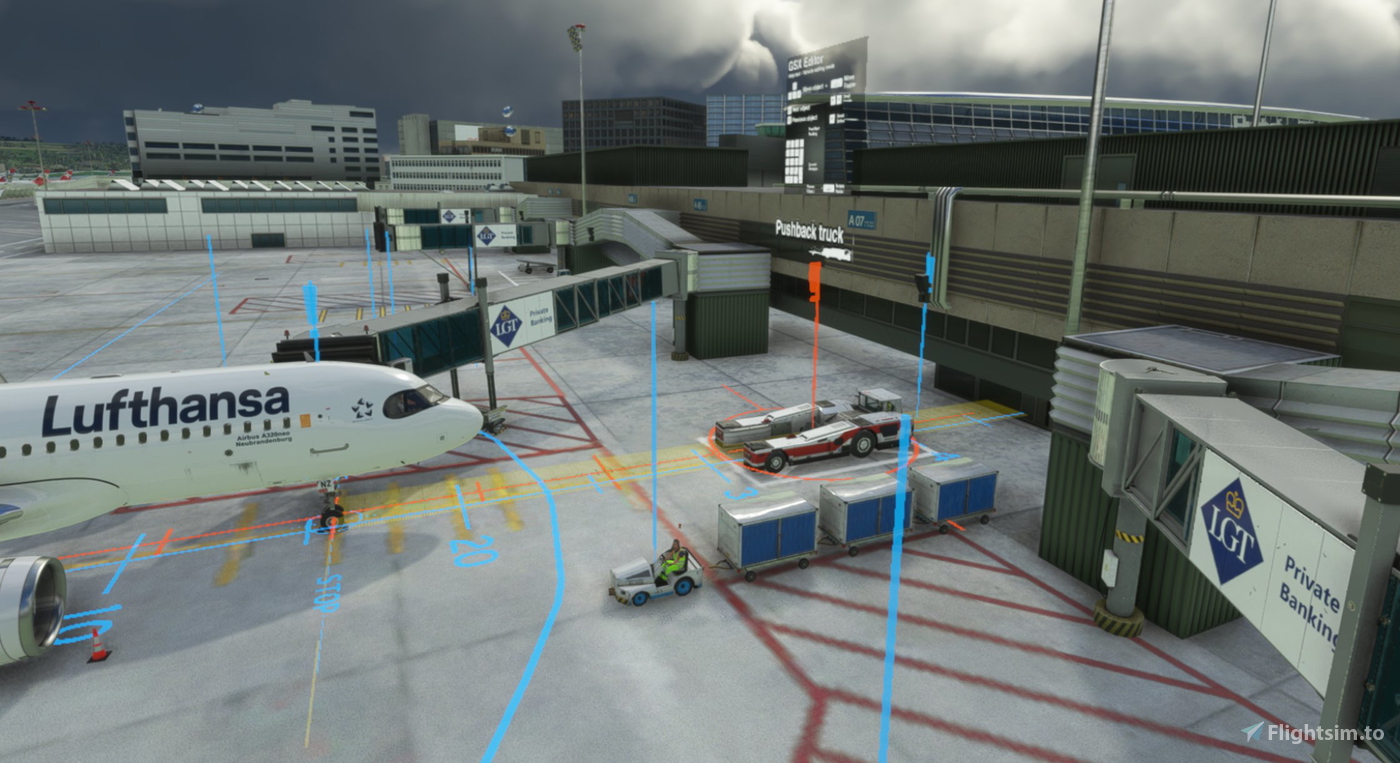This screenshot has height=763, width=1400.
Task: Select the Move object control in GSX Editor
Action: 813,87
